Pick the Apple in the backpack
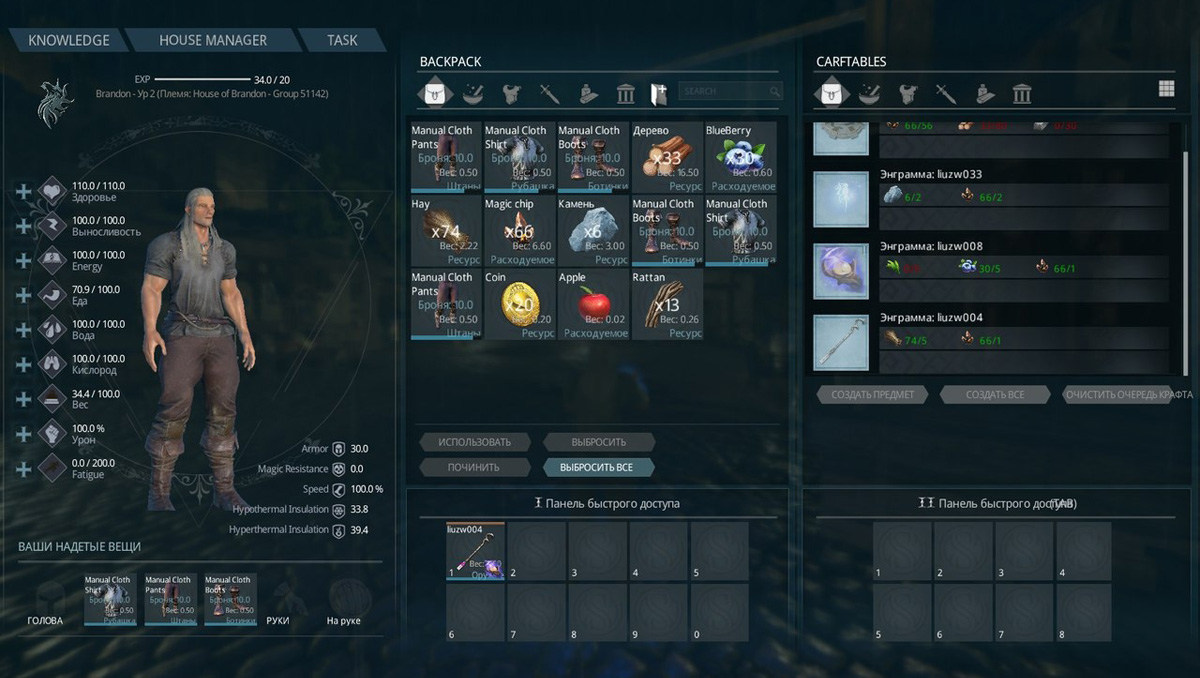The image size is (1200, 678). 593,305
